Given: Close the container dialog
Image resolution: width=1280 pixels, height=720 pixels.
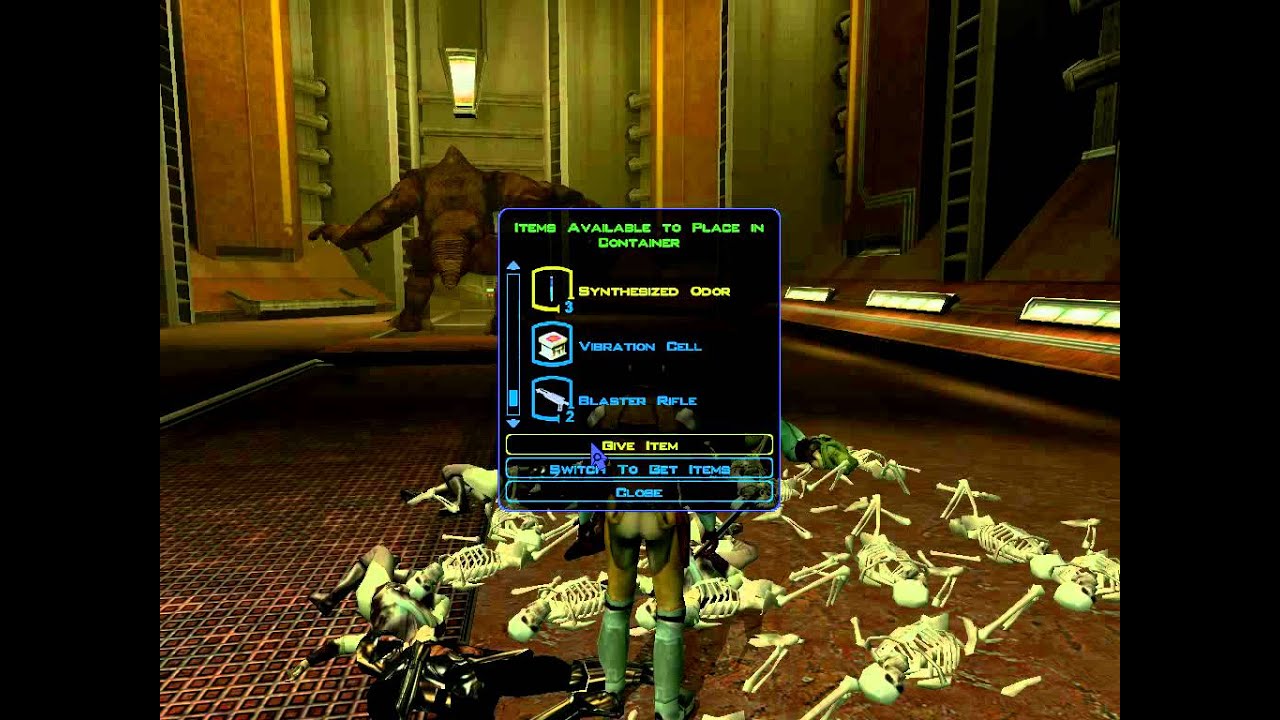Looking at the screenshot, I should coord(640,492).
